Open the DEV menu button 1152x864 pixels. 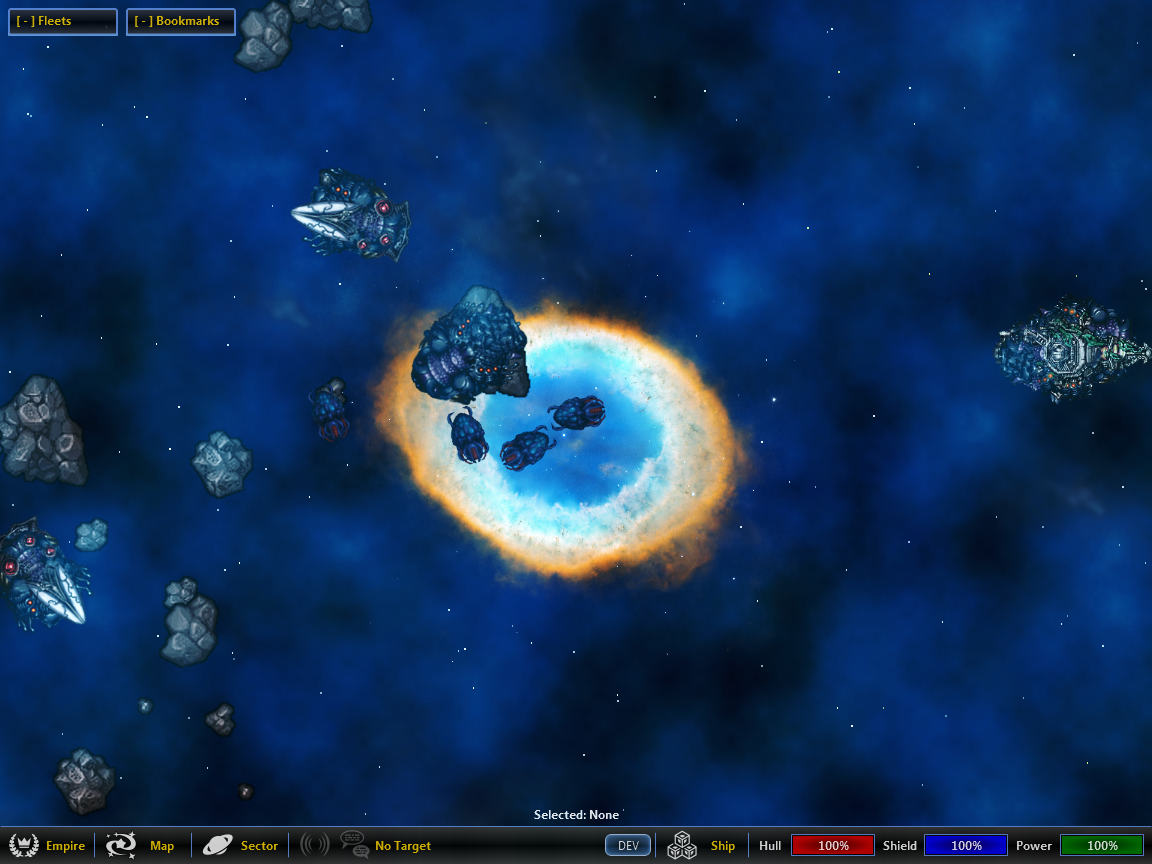click(628, 846)
